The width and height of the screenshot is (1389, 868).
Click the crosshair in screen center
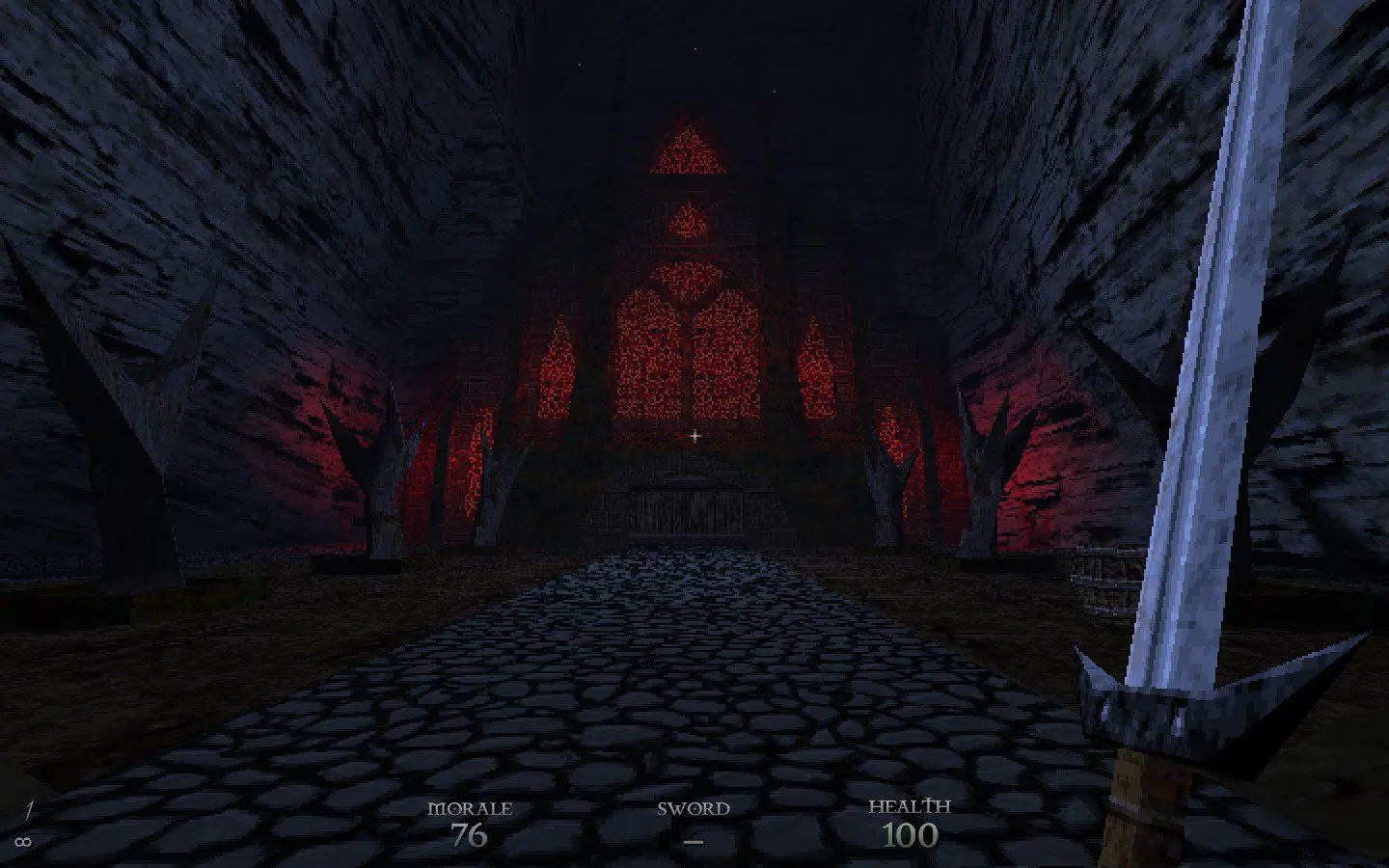tap(694, 436)
